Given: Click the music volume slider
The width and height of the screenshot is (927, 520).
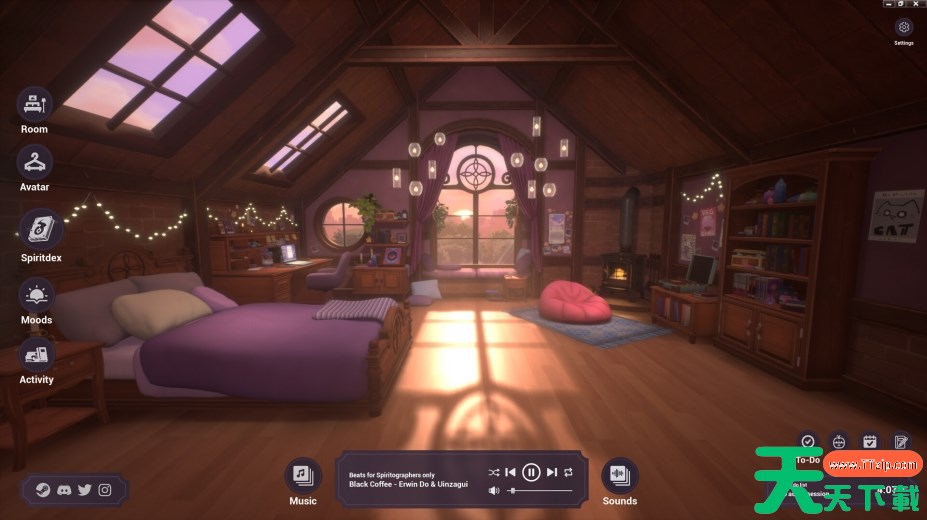Looking at the screenshot, I should [542, 491].
